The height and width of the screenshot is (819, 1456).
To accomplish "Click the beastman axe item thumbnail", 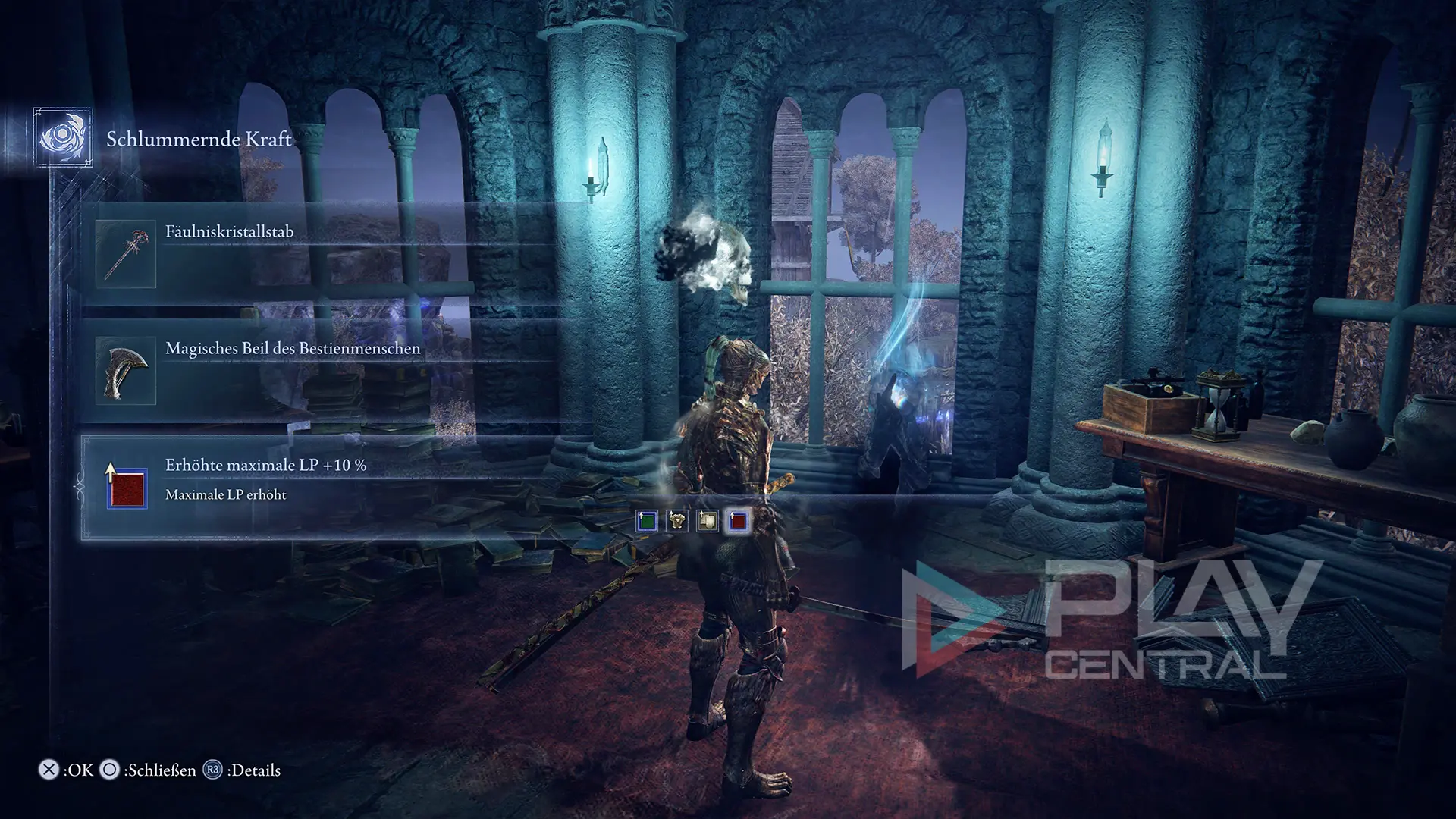I will click(x=126, y=372).
